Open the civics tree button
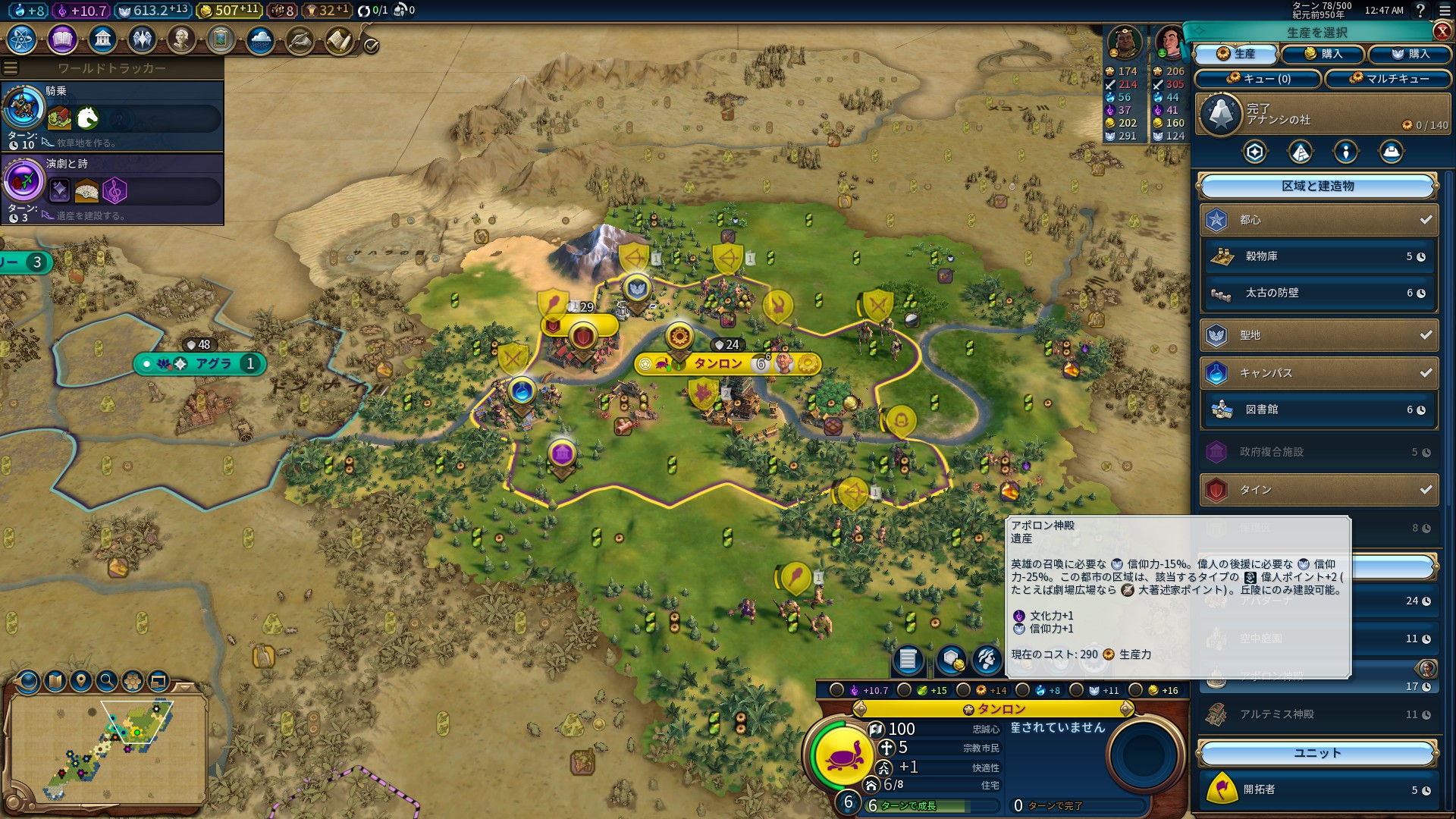Screen dimensions: 1456x819 pyautogui.click(x=62, y=39)
